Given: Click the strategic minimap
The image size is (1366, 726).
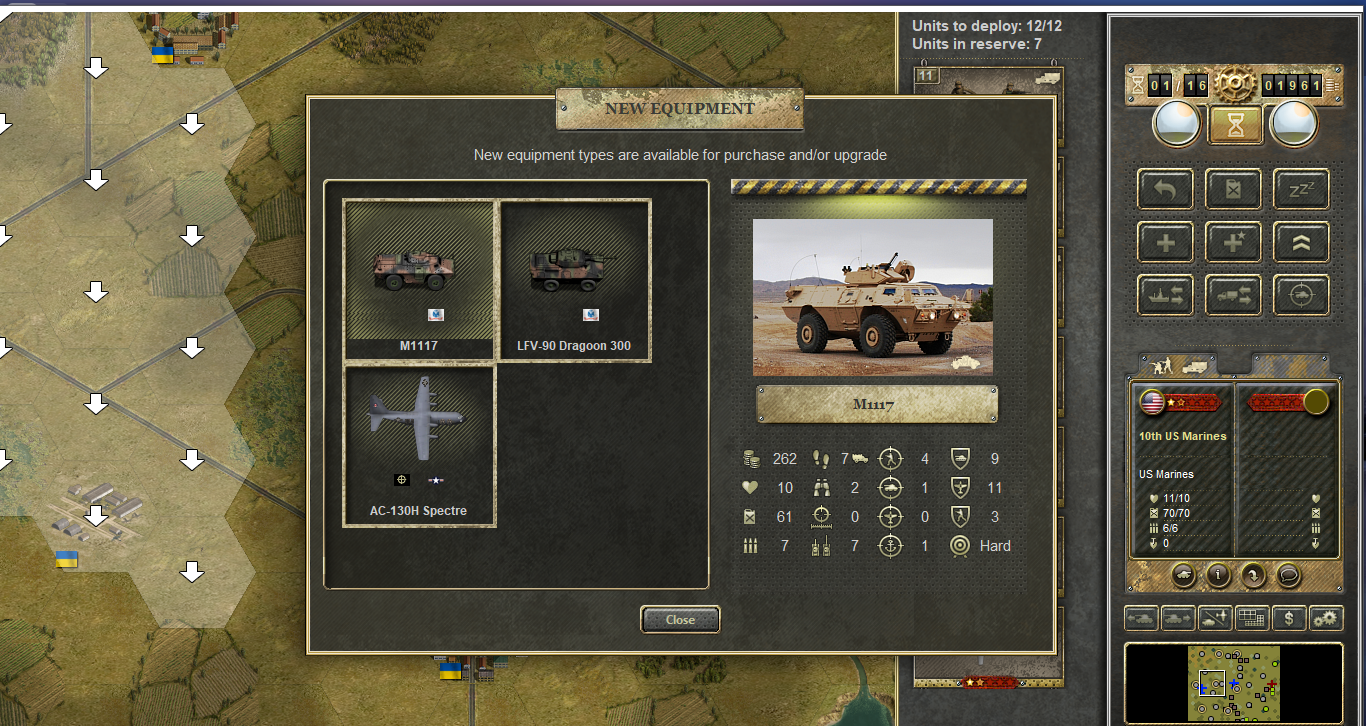Looking at the screenshot, I should tap(1234, 683).
